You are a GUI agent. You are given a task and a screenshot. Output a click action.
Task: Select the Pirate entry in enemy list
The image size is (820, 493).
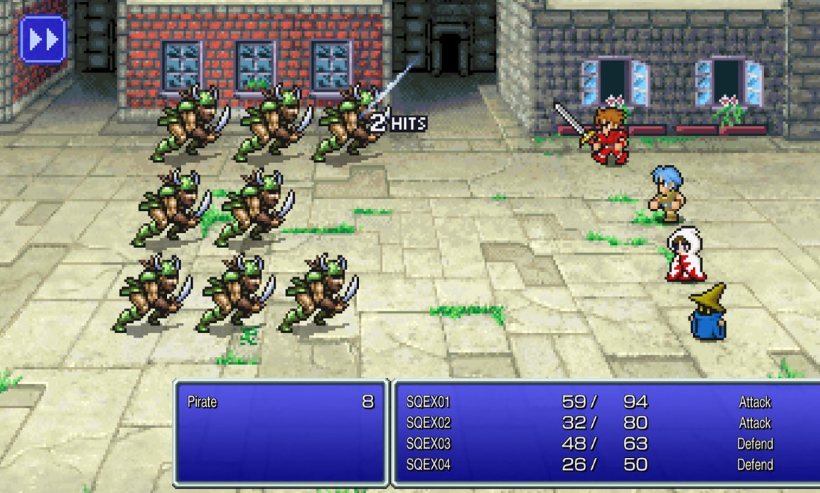(279, 402)
